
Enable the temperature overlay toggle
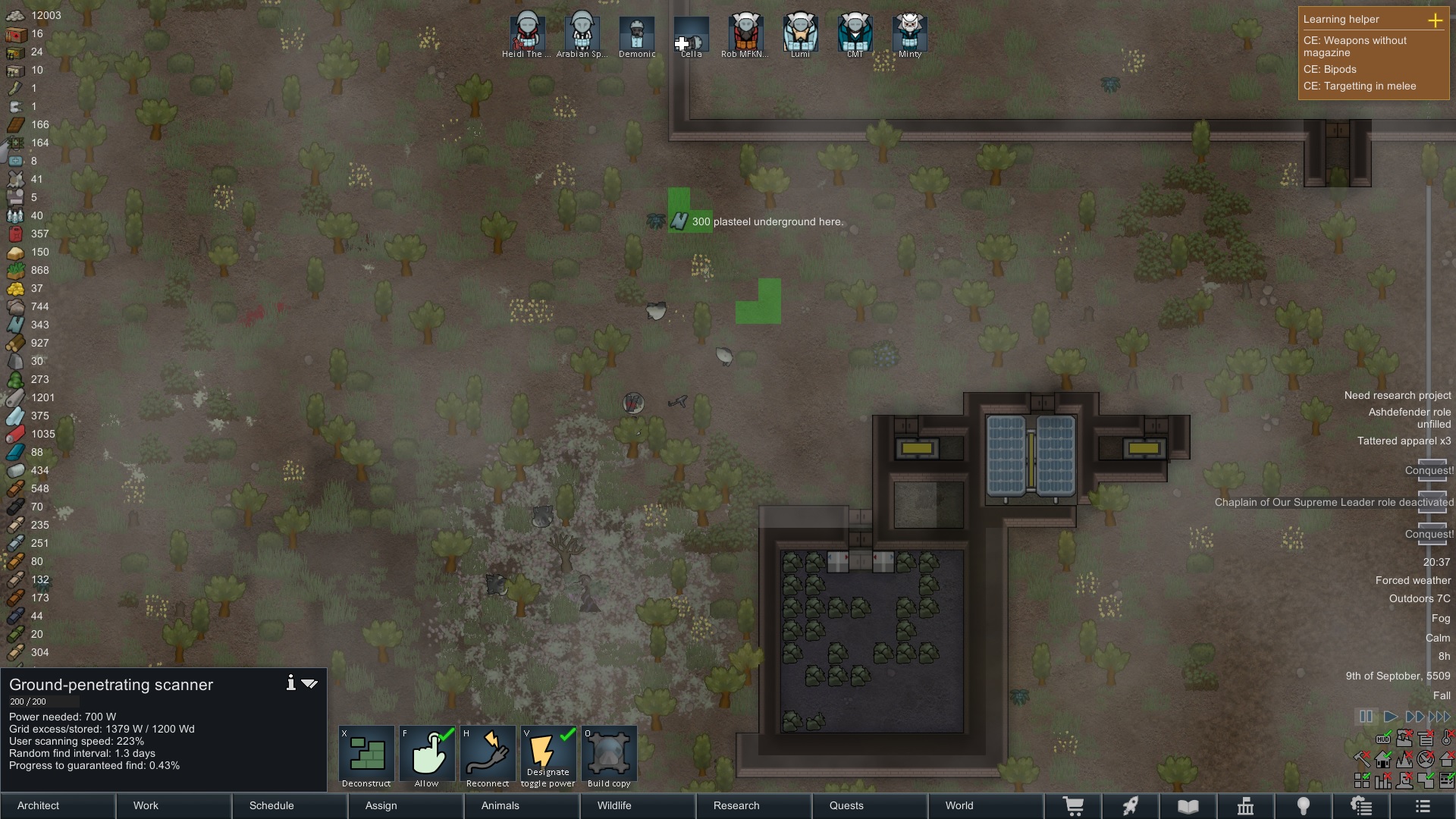[1445, 738]
